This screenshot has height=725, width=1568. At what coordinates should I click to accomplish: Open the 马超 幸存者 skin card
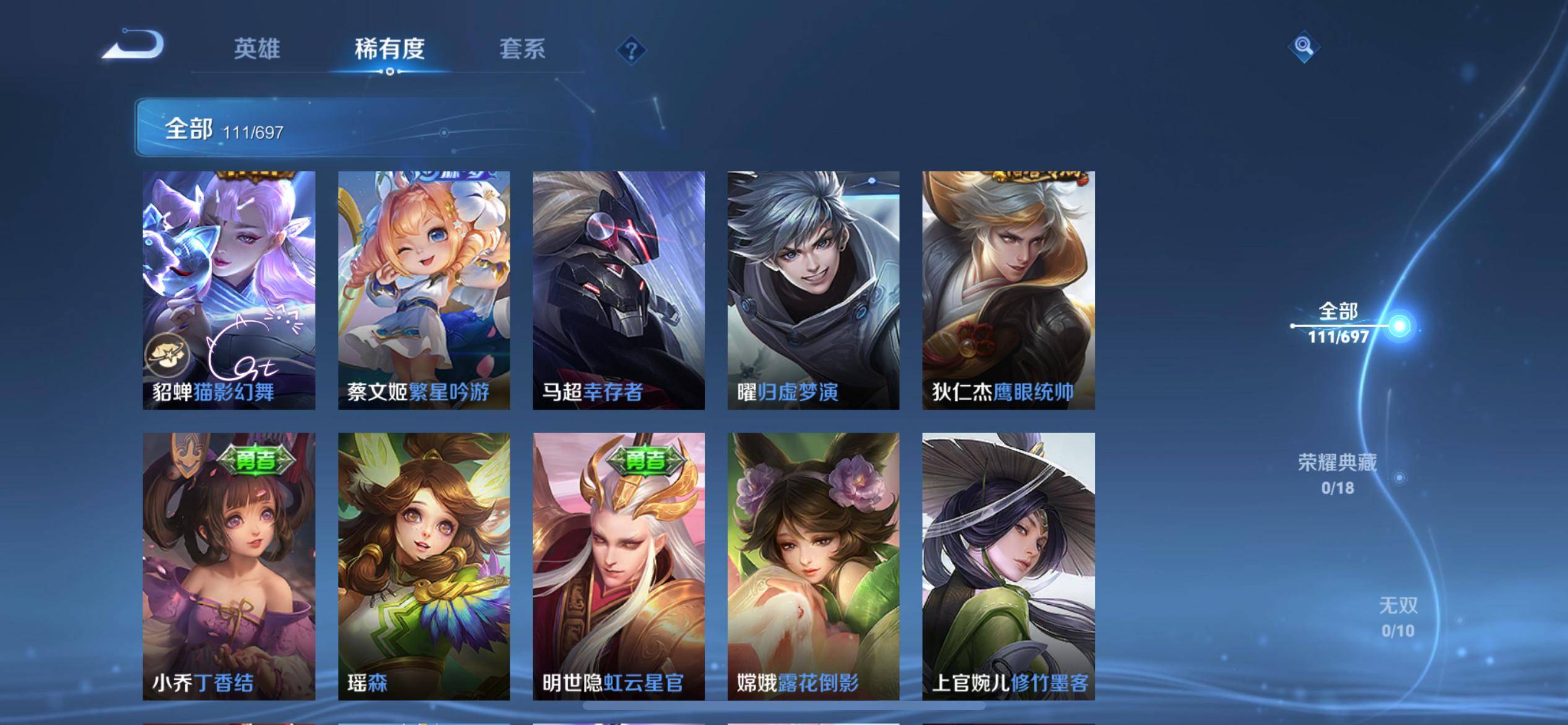coord(619,290)
